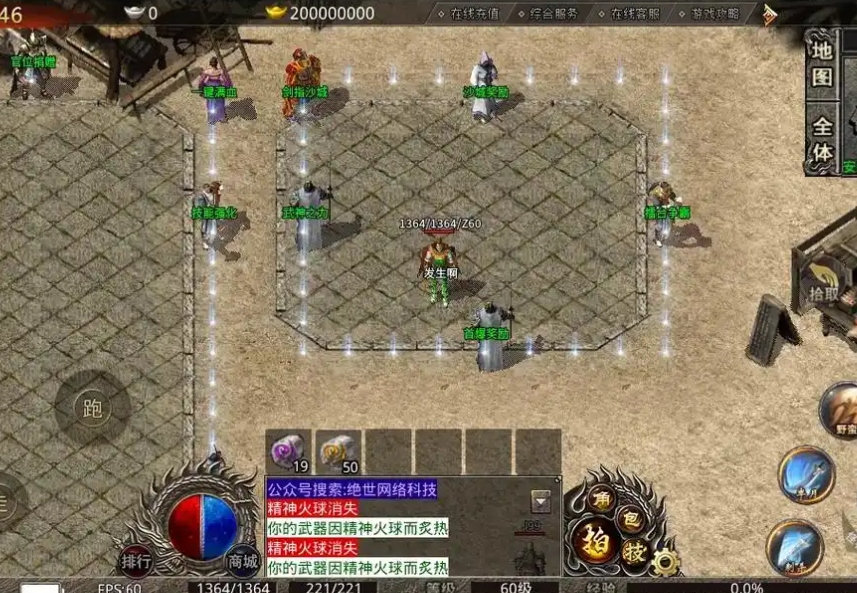Open the 商城 shop button
The width and height of the screenshot is (857, 593).
(x=241, y=561)
